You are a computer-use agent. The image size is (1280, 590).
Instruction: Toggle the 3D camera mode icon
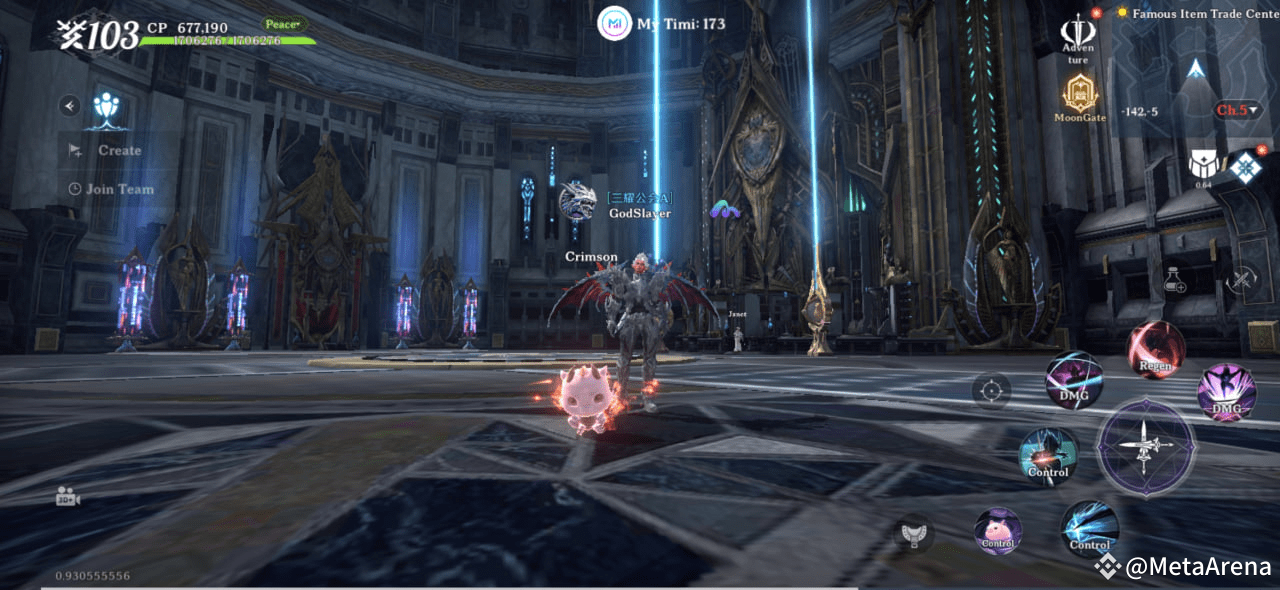click(68, 497)
